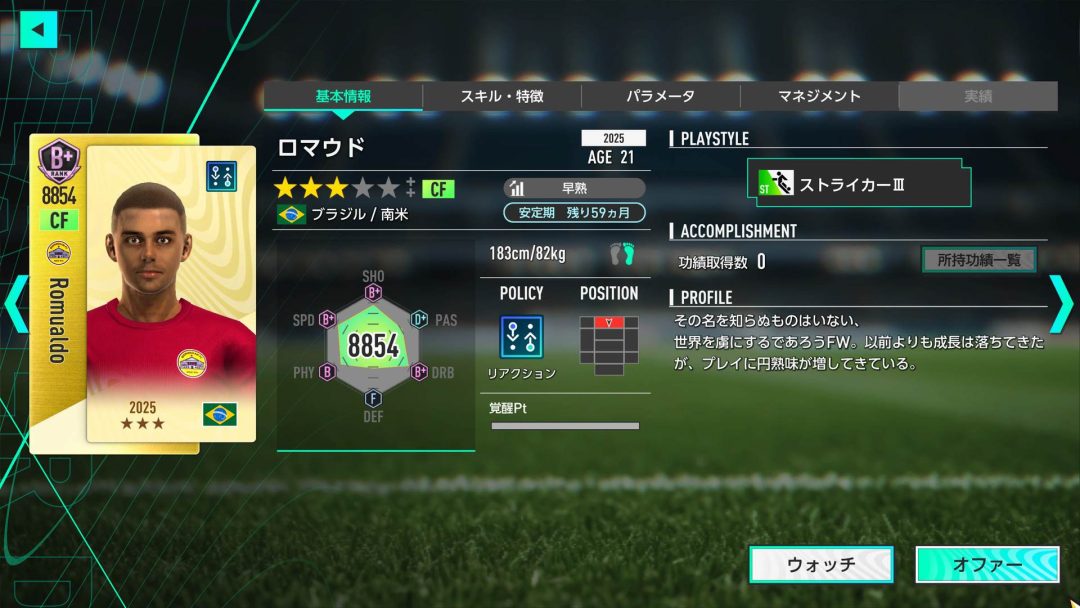1080x608 pixels.
Task: Click the Romualdo player card
Action: coord(143,292)
